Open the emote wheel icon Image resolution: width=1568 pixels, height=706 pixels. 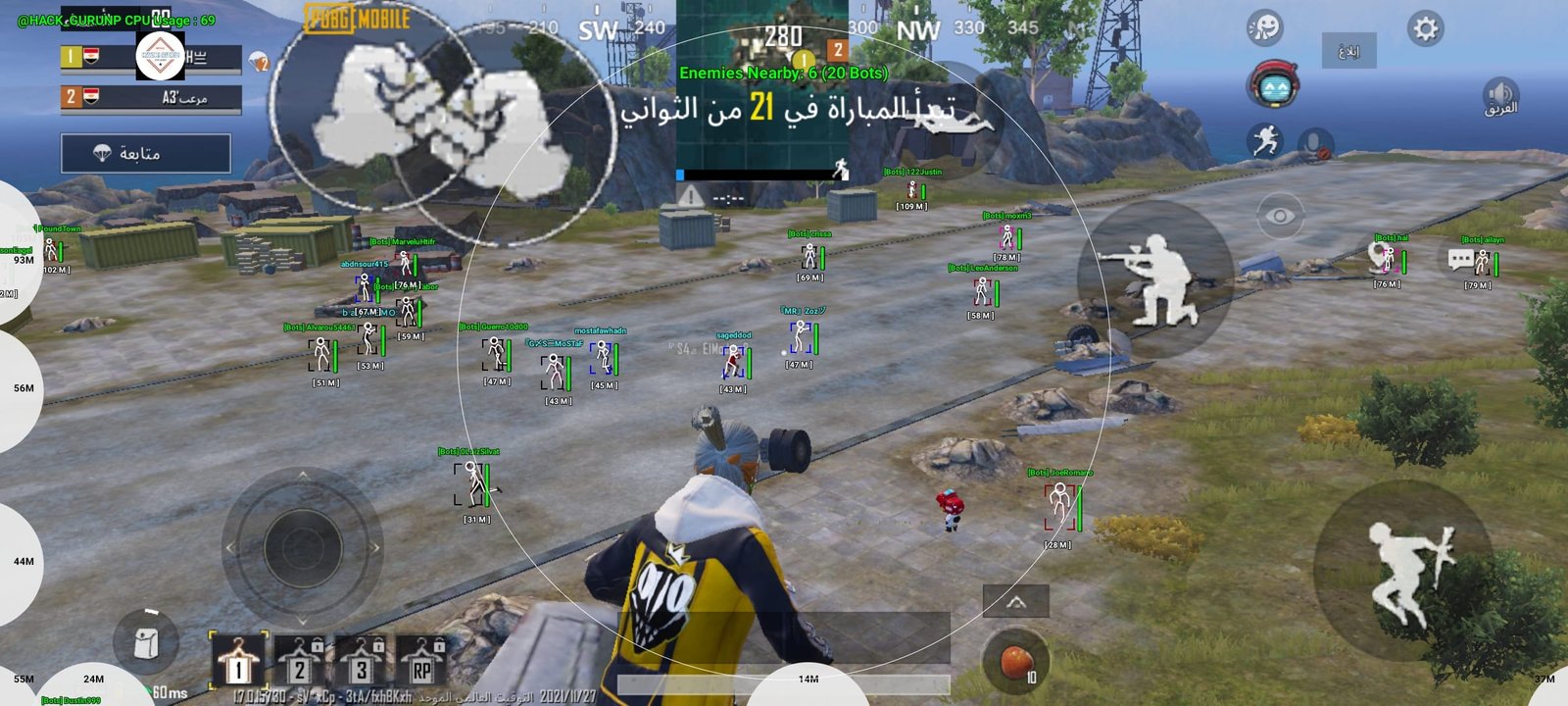point(1264,29)
